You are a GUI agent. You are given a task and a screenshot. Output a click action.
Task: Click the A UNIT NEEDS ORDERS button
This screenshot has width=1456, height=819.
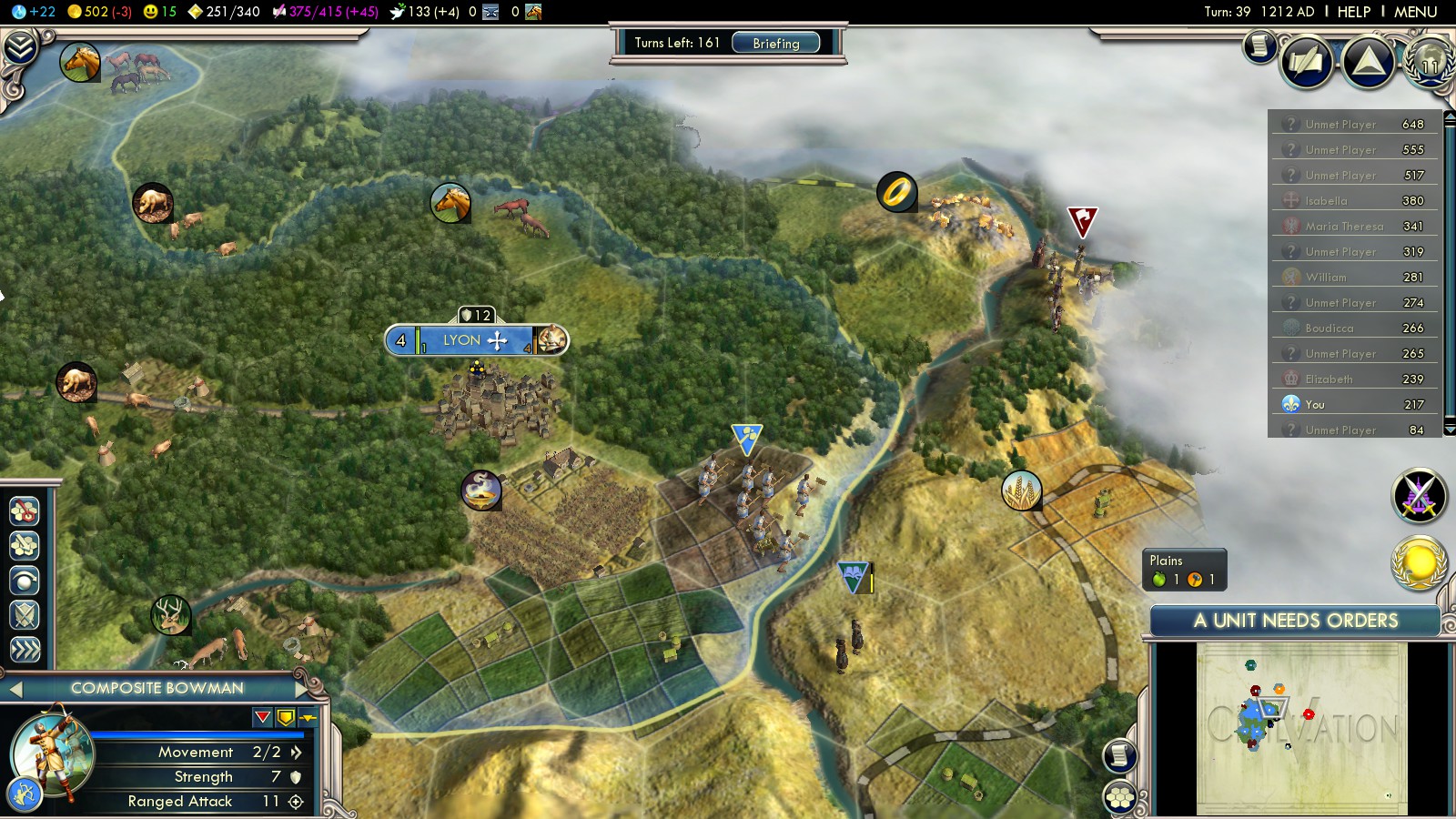pyautogui.click(x=1295, y=621)
